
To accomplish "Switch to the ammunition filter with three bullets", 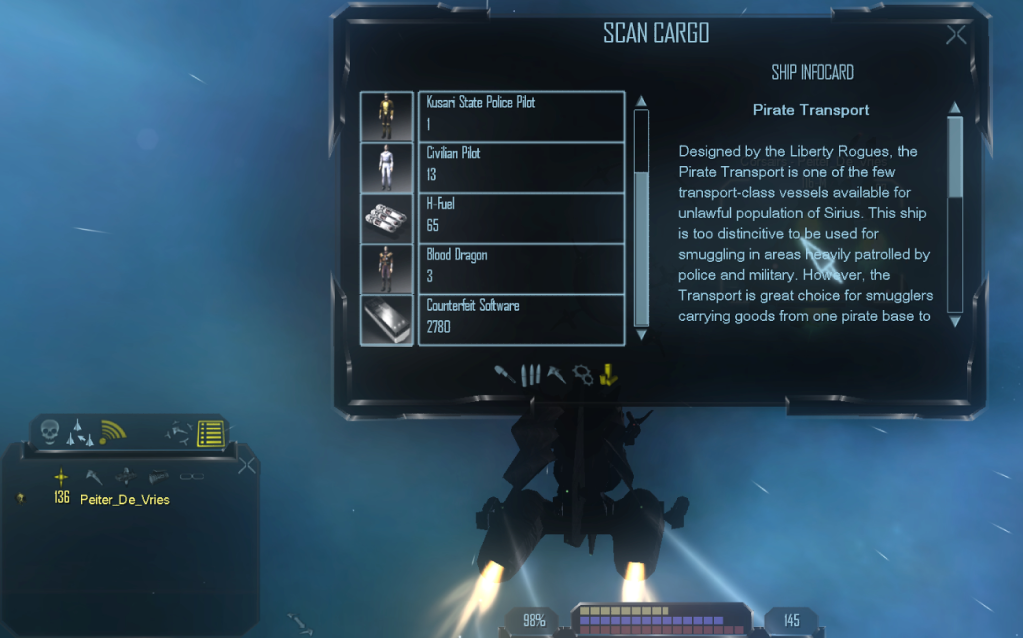I will point(532,375).
